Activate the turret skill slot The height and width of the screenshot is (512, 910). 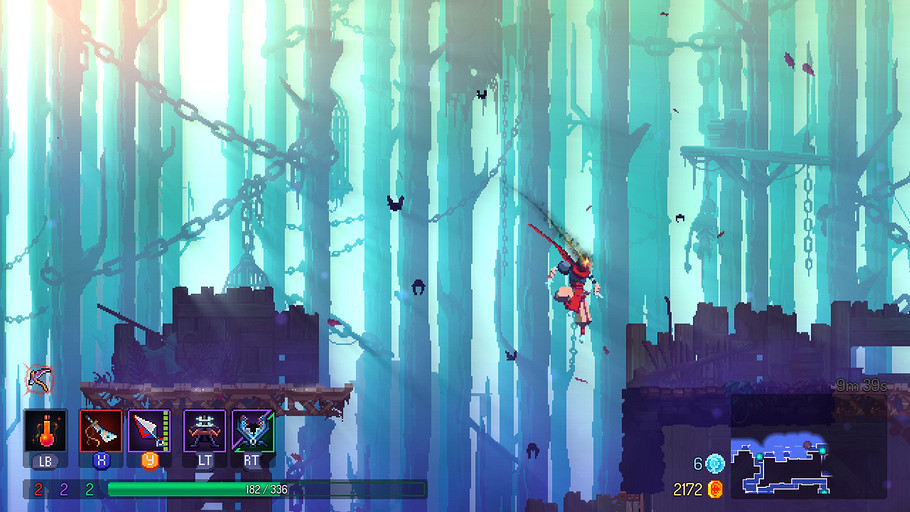[204, 432]
